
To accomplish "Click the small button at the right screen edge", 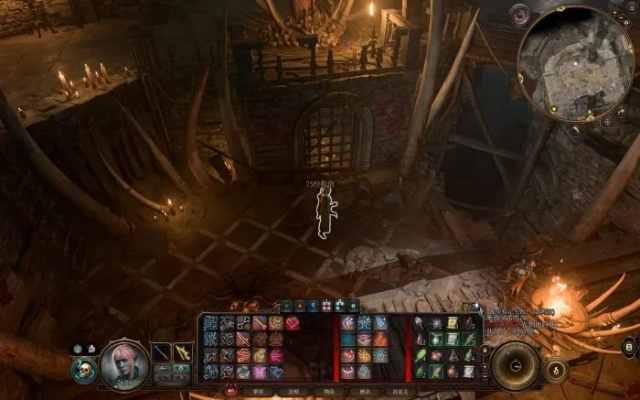I will (x=630, y=347).
